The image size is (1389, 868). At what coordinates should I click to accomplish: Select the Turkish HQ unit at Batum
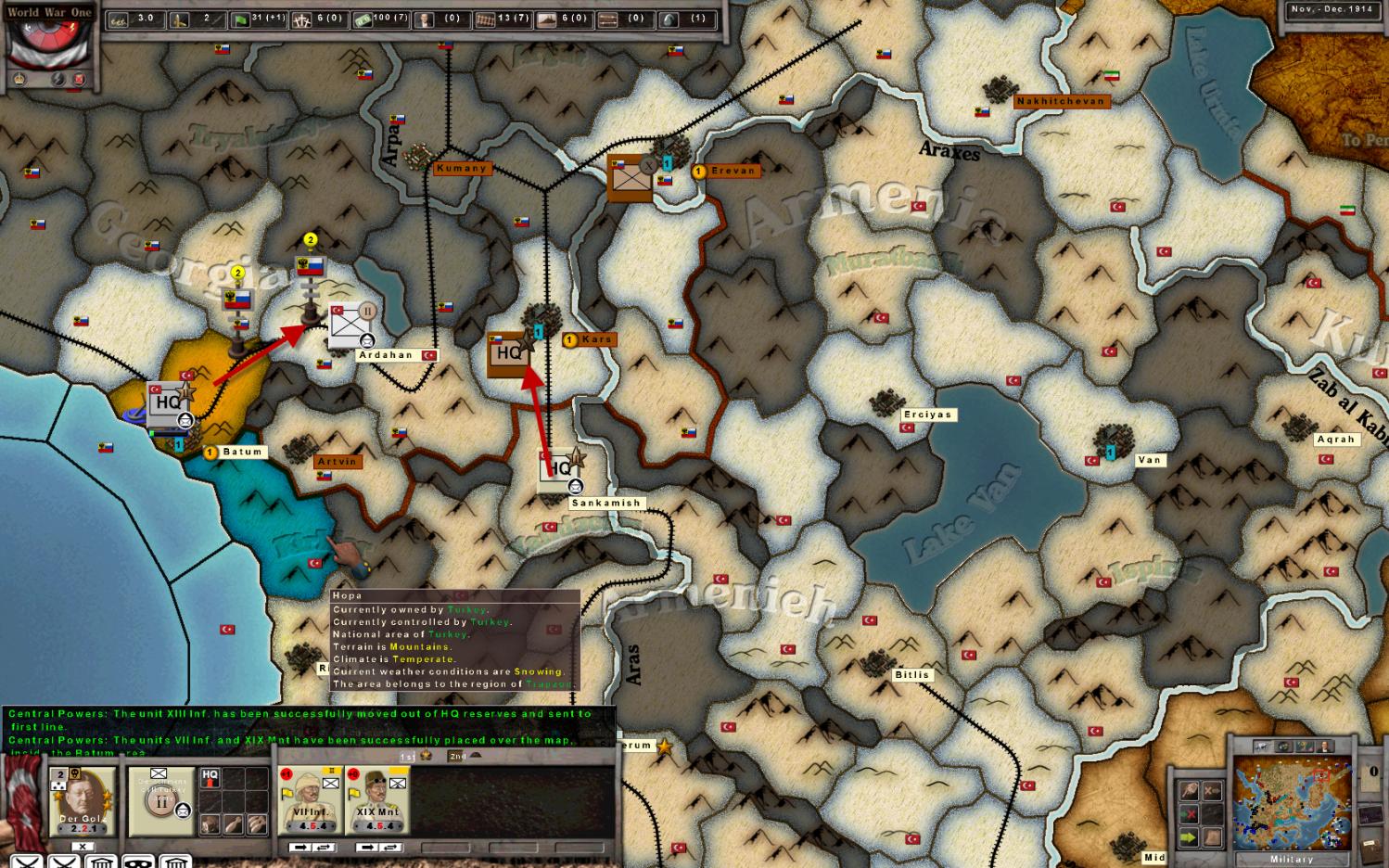(168, 403)
